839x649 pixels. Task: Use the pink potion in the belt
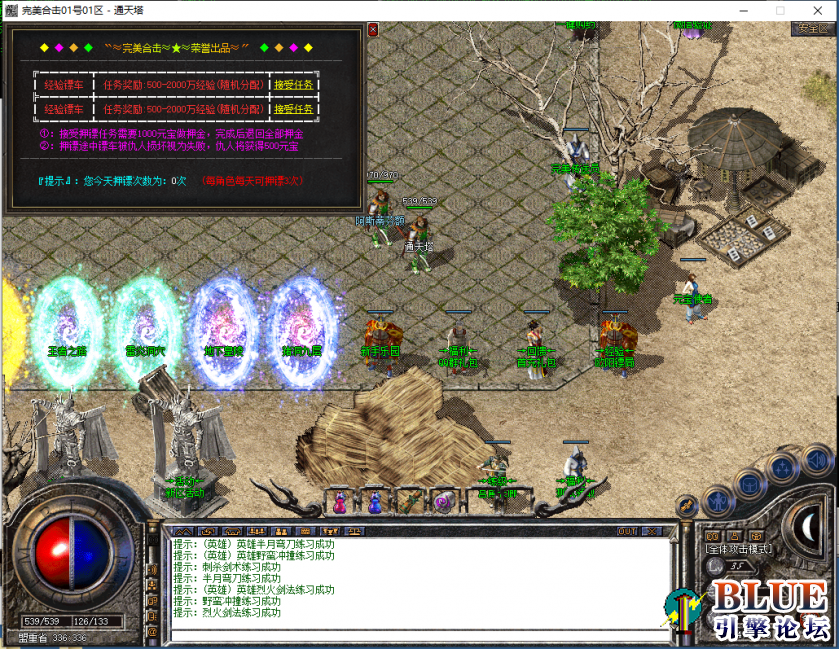click(x=340, y=500)
